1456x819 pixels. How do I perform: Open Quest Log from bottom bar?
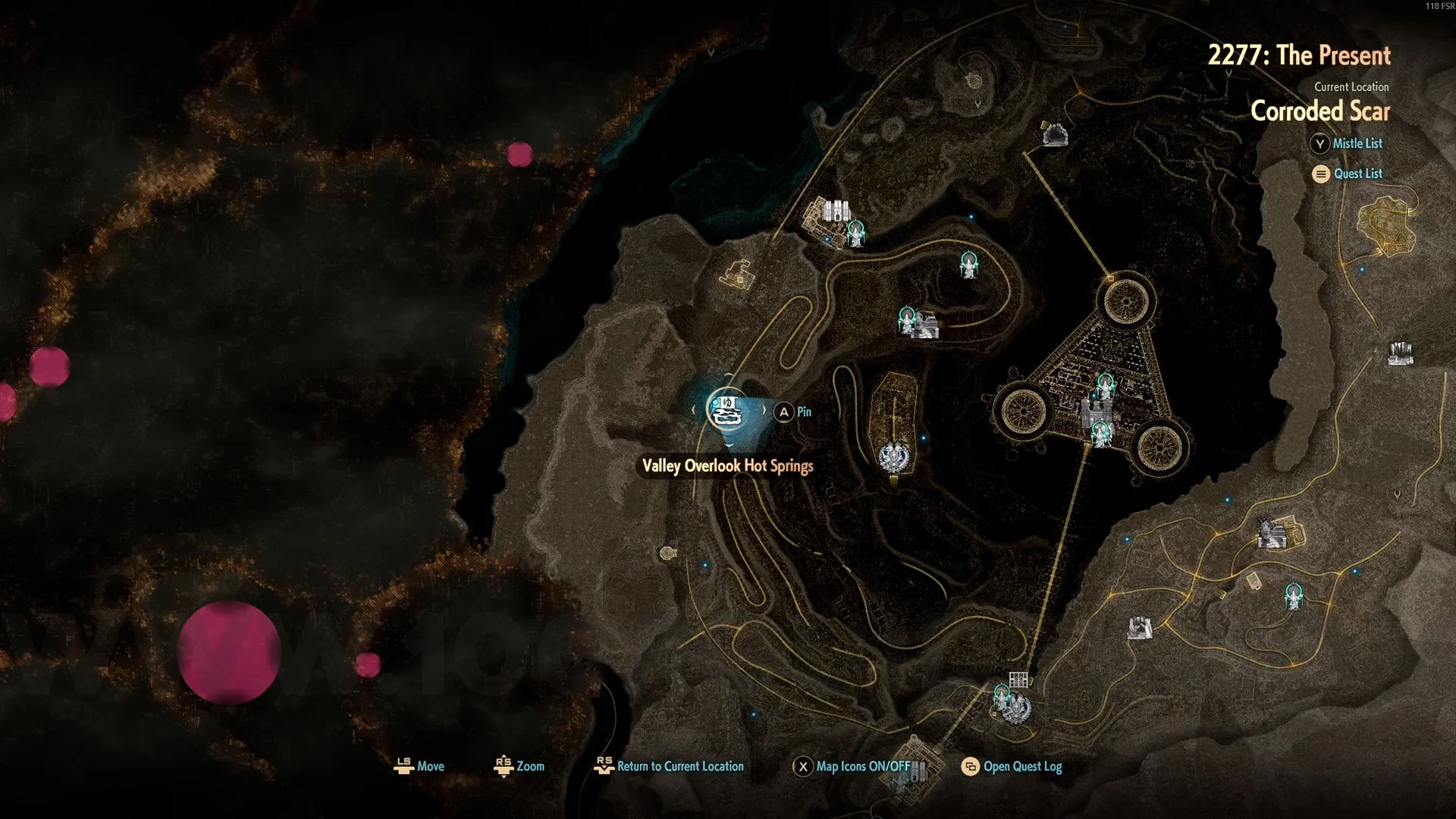coord(1012,766)
